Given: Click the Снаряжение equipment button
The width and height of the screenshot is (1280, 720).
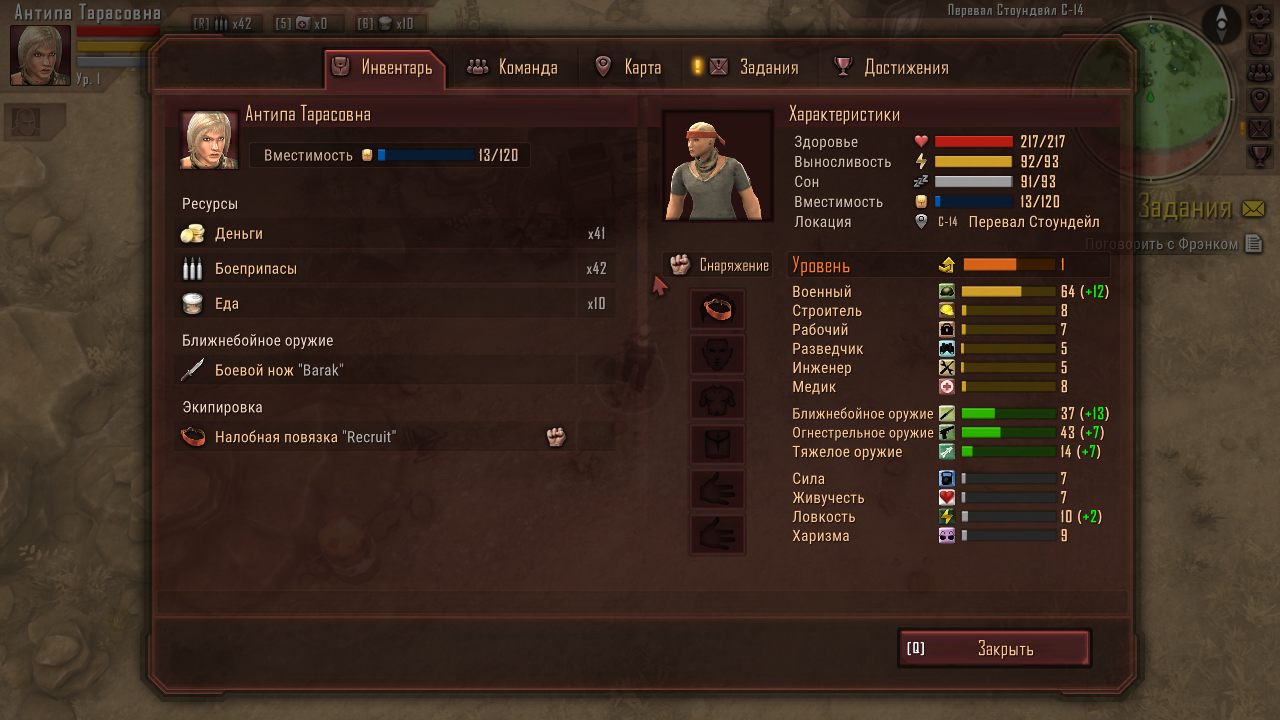Looking at the screenshot, I should [x=719, y=265].
